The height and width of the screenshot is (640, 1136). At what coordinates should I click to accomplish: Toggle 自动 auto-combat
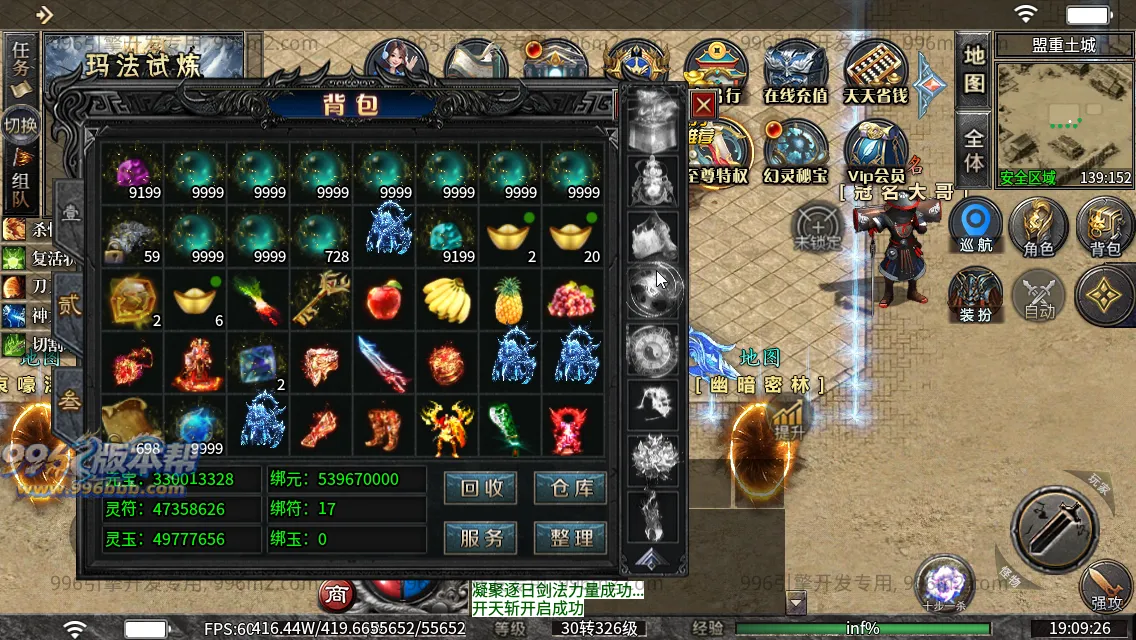(x=1039, y=297)
